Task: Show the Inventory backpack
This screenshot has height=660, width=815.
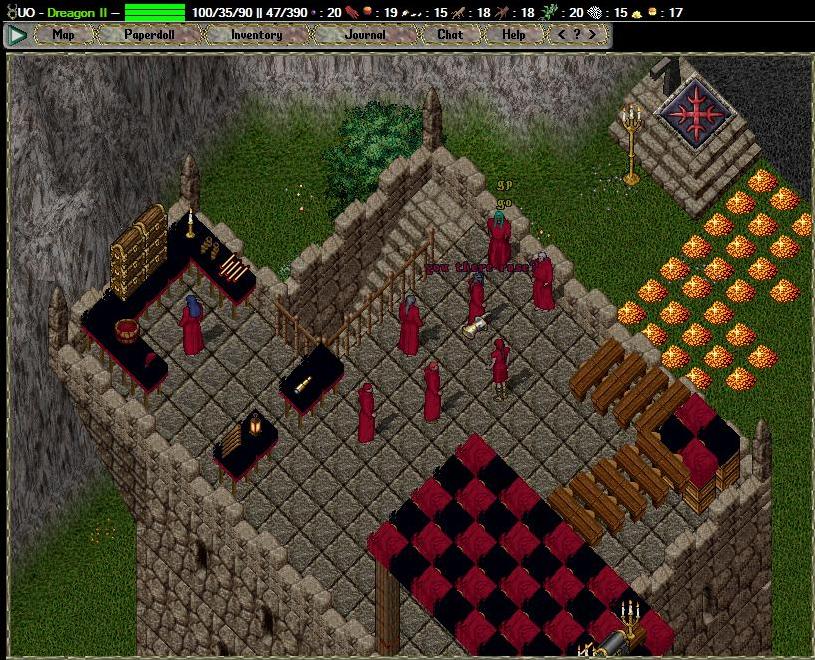Action: pyautogui.click(x=256, y=35)
